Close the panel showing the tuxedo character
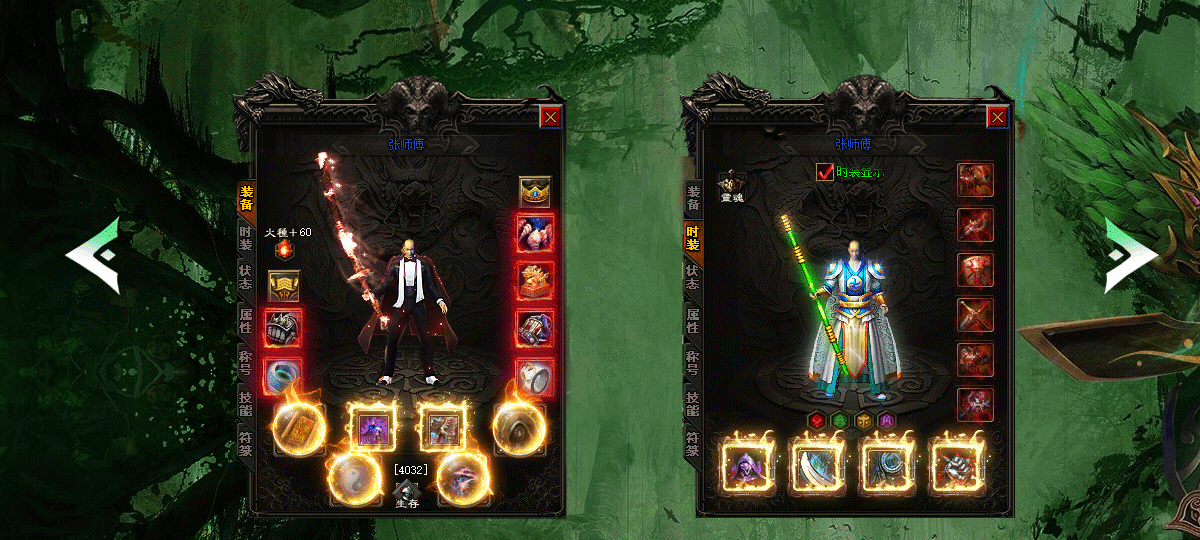This screenshot has width=1200, height=540. [x=550, y=117]
